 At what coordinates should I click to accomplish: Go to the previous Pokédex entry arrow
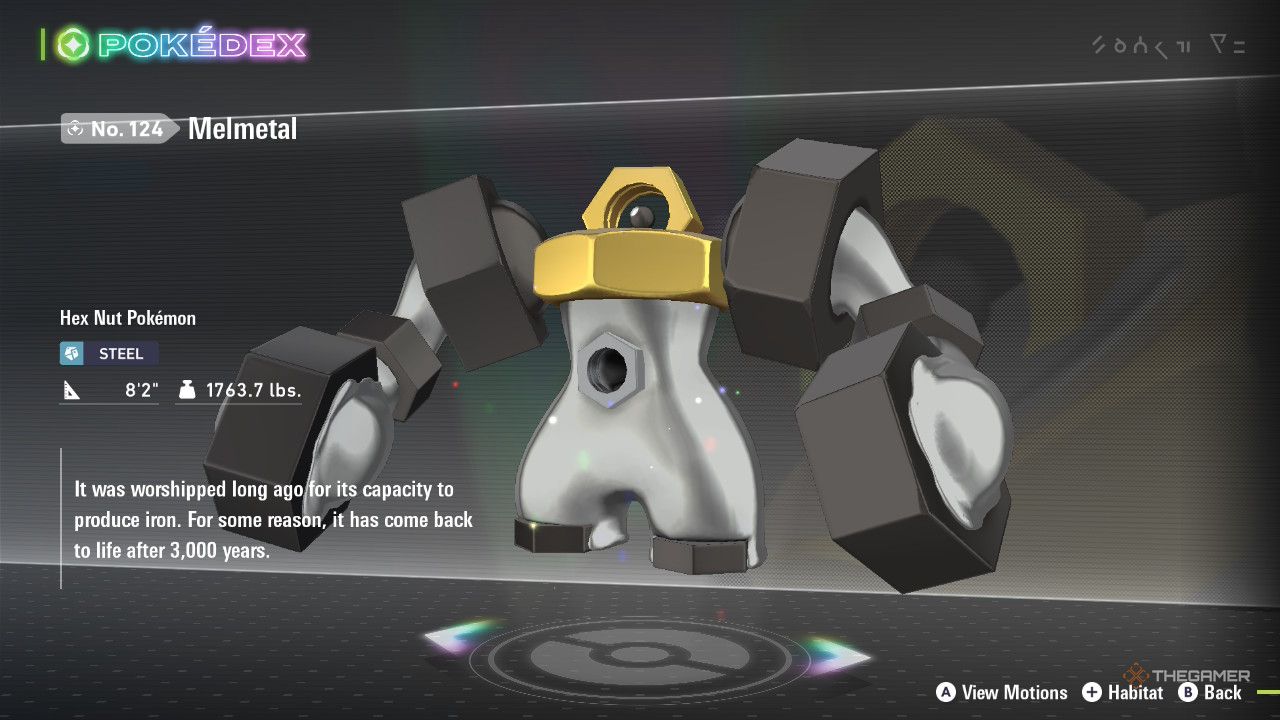[458, 640]
